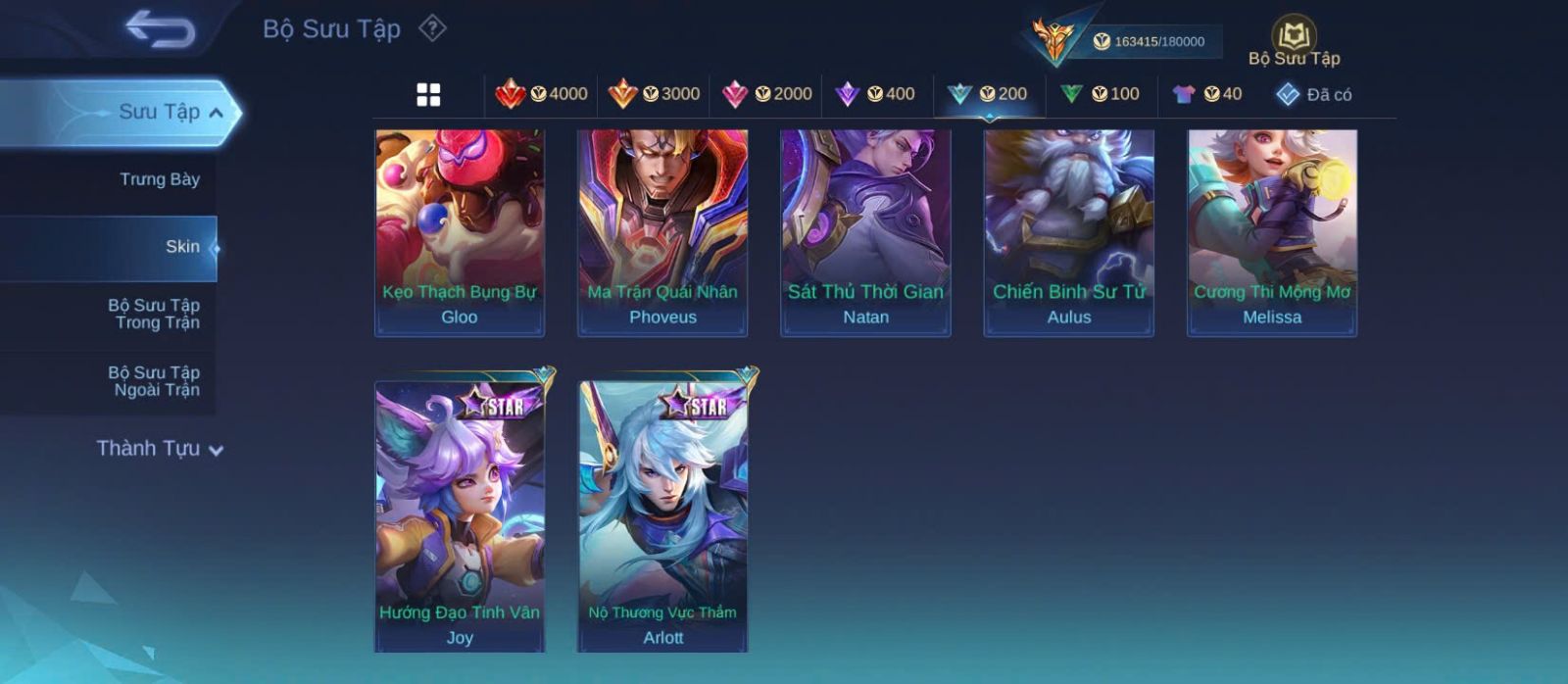Select the 100 points tier tab
Viewport: 1568px width, 684px height.
[1100, 94]
